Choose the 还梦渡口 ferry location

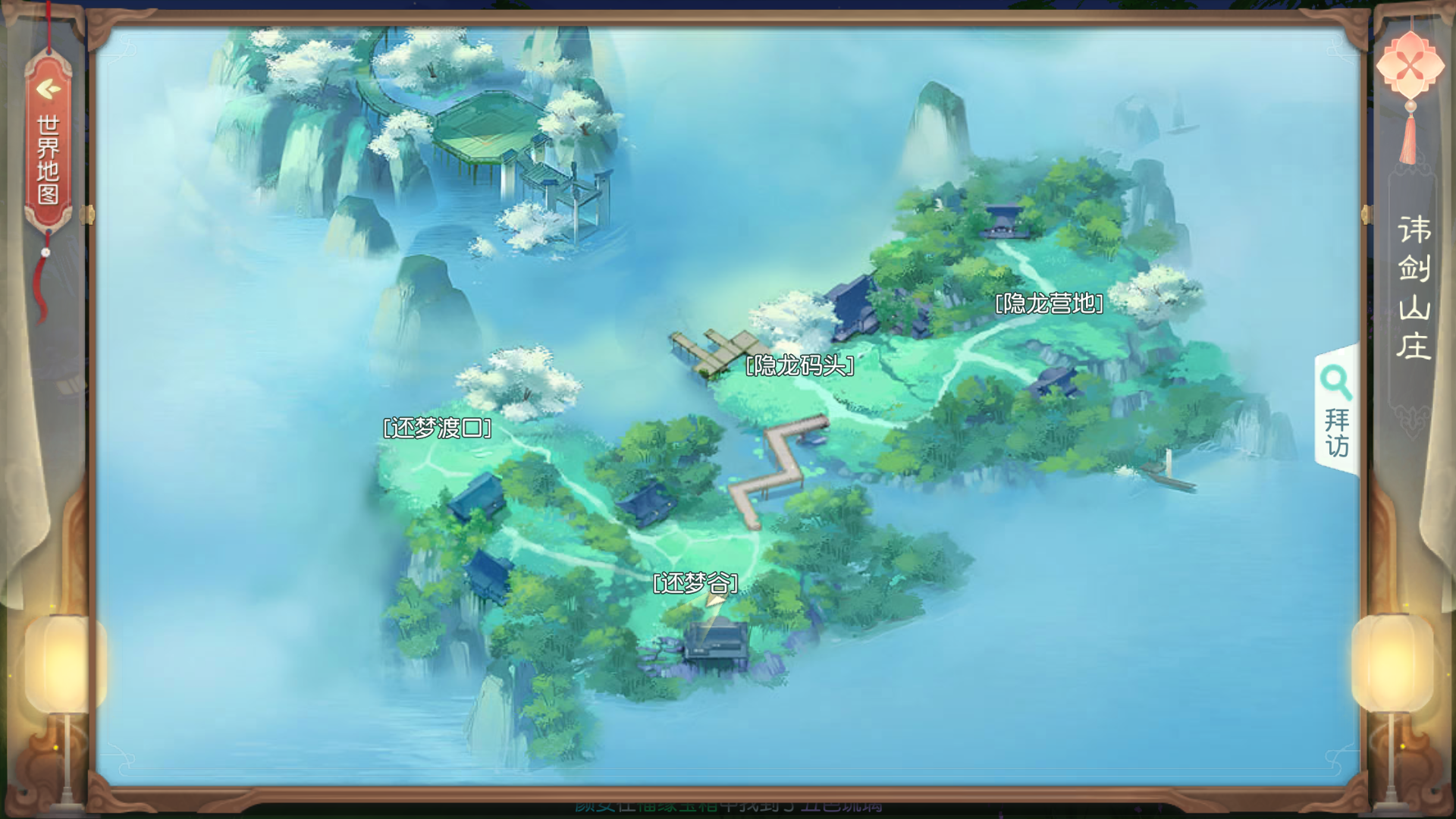438,428
